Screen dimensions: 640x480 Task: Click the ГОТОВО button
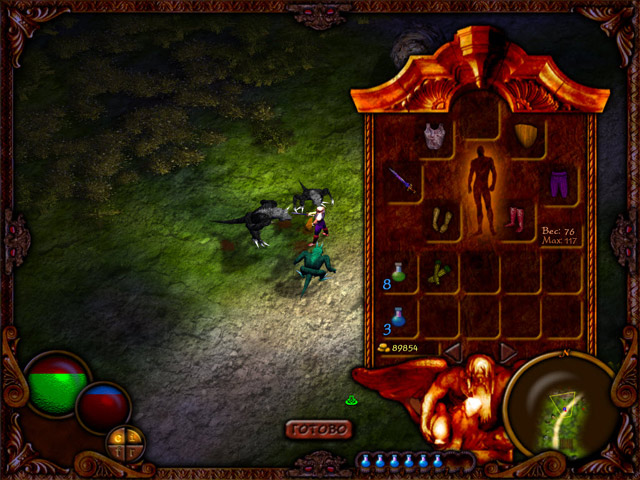[x=319, y=429]
